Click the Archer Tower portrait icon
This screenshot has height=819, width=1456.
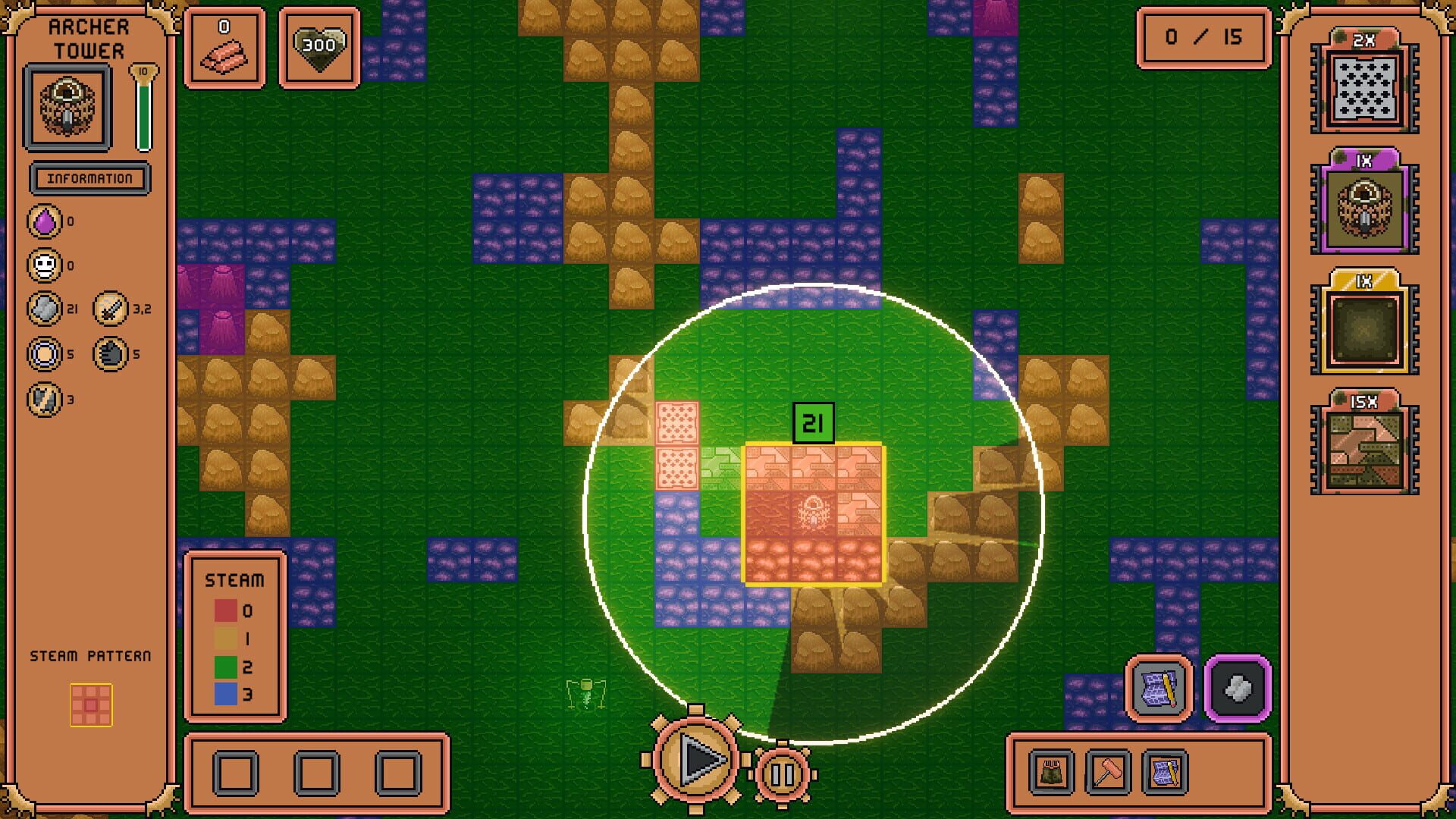point(67,106)
